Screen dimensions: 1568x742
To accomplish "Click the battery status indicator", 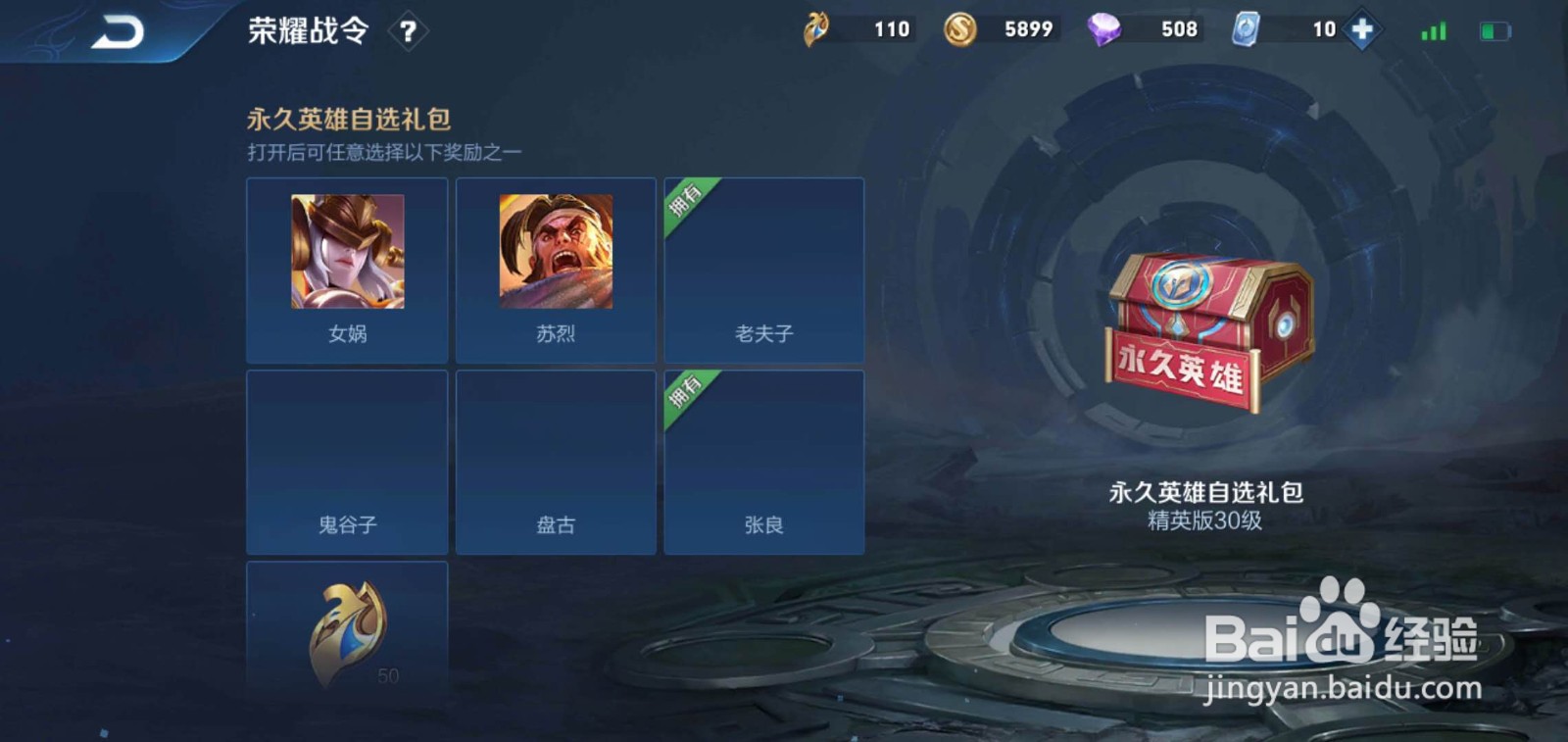I will tap(1494, 30).
